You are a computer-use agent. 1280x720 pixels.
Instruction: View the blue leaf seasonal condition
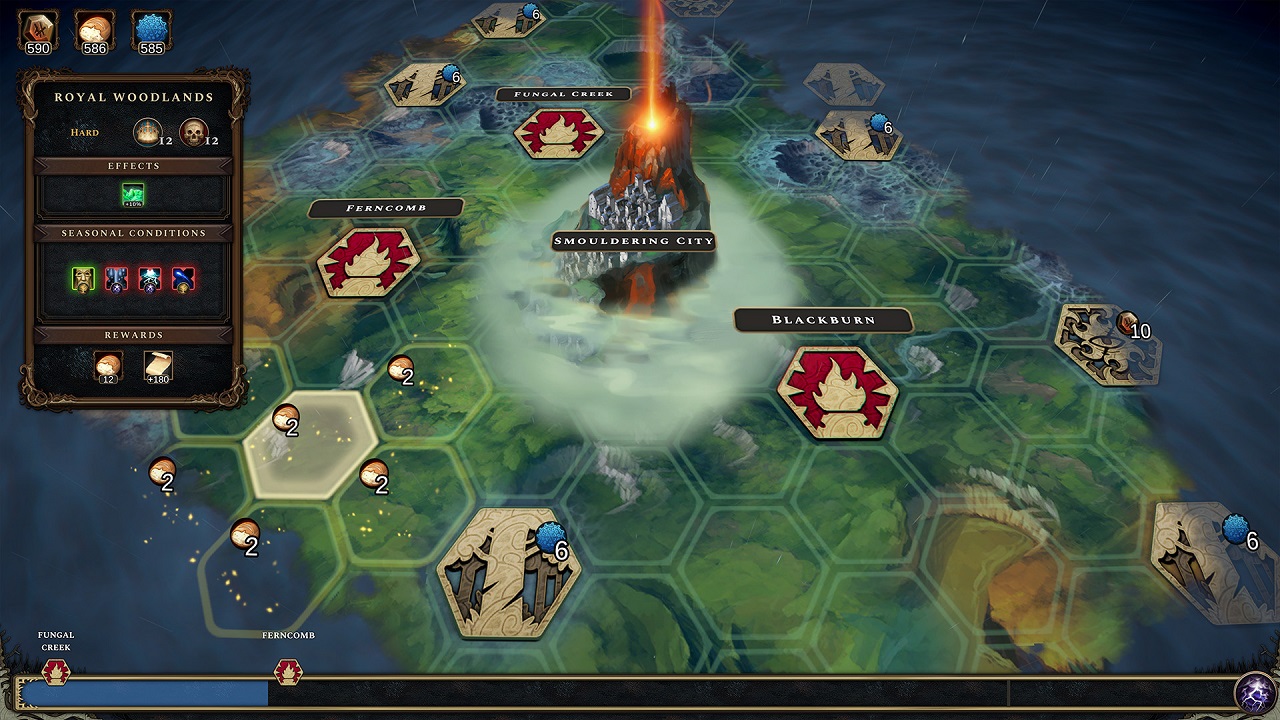183,279
